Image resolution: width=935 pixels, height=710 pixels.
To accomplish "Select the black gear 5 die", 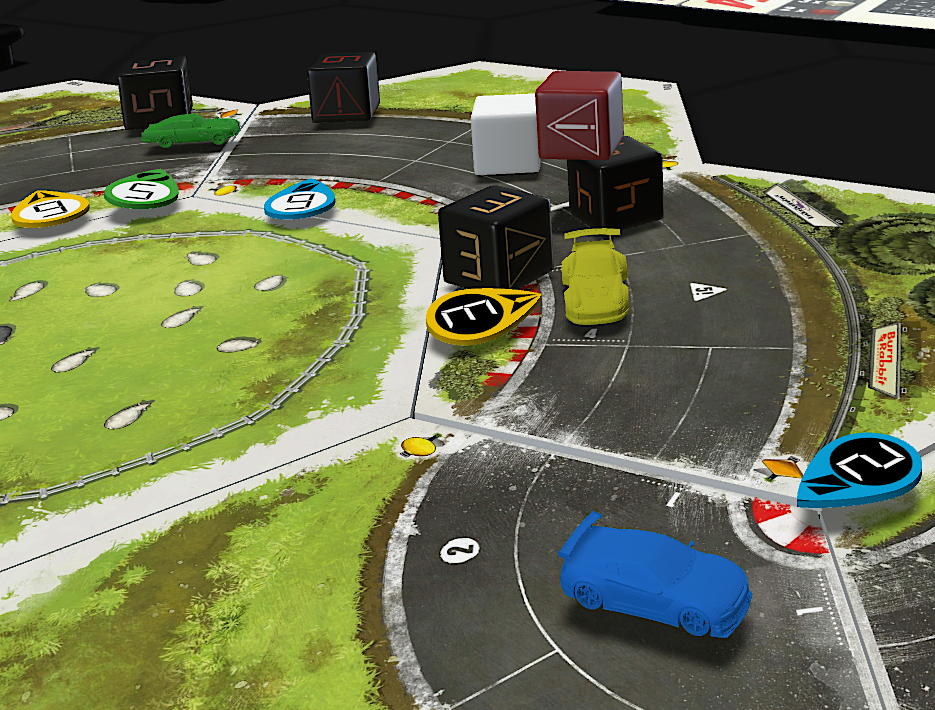I will [155, 91].
